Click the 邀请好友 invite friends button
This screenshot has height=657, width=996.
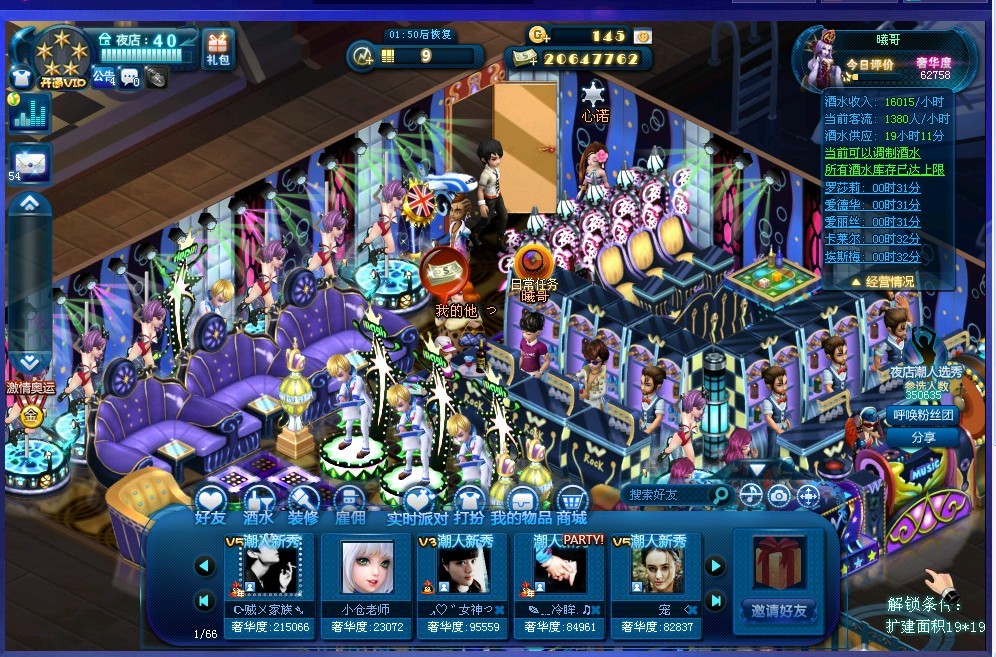[x=779, y=610]
